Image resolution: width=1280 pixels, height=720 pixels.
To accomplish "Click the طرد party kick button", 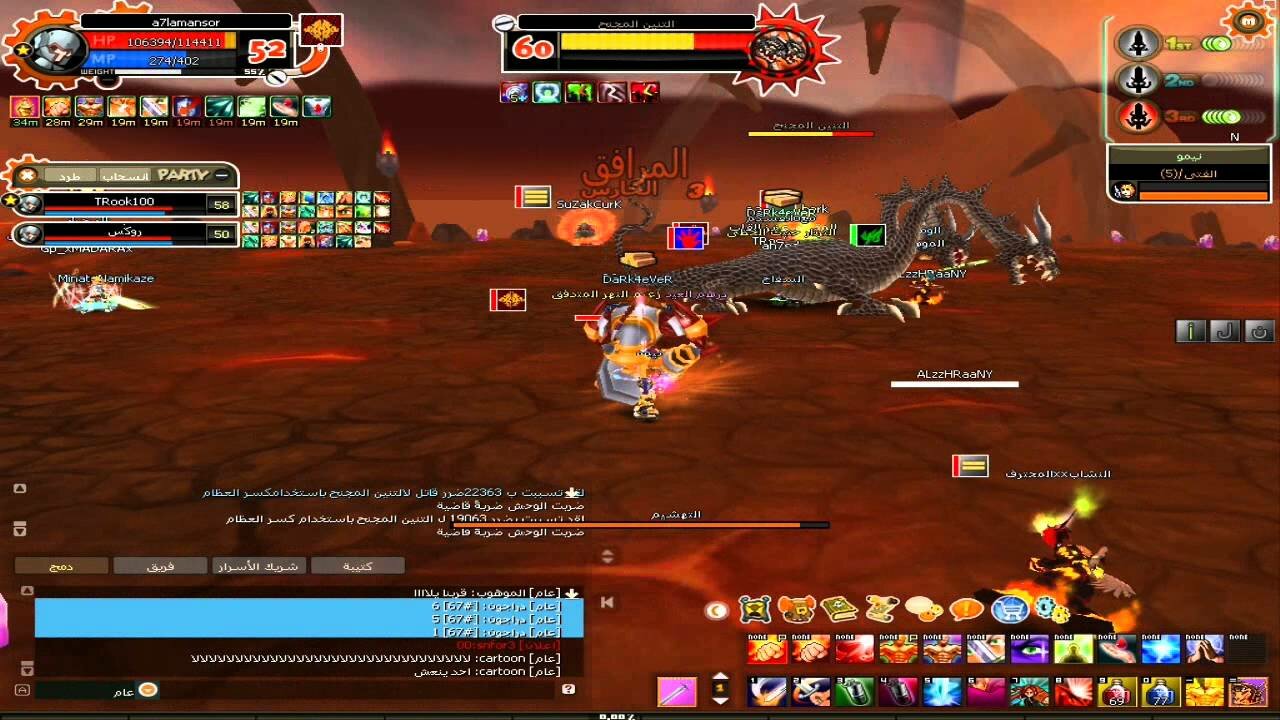I will (x=70, y=176).
